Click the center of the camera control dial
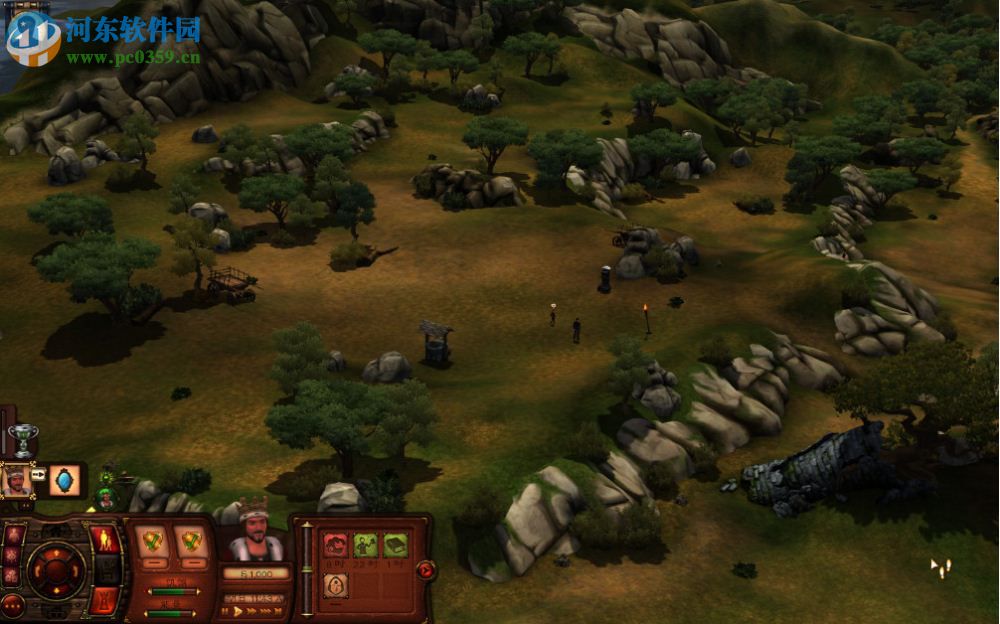 (x=56, y=570)
